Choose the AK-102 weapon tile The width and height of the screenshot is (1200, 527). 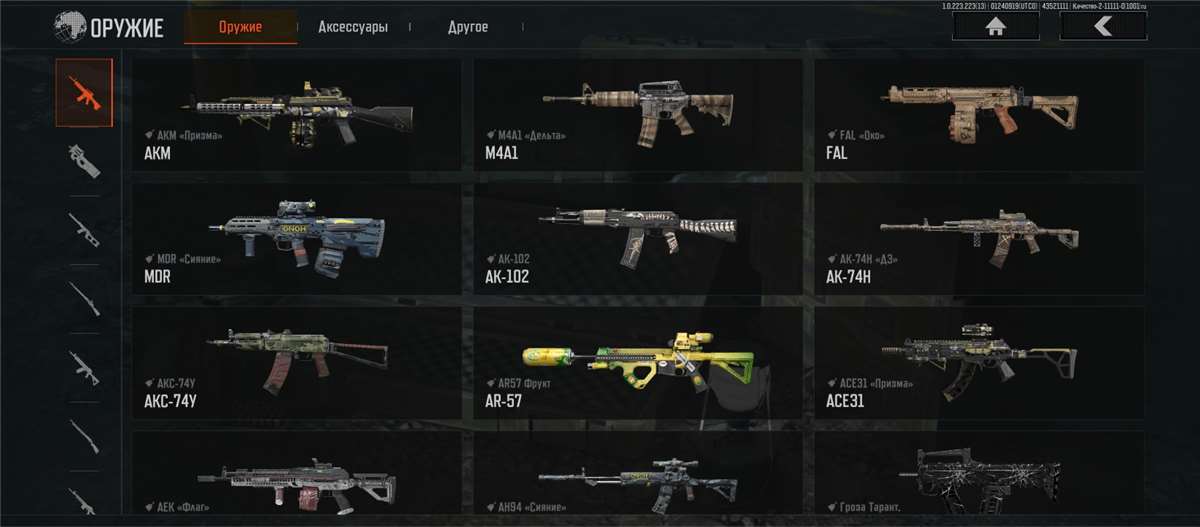coord(638,238)
